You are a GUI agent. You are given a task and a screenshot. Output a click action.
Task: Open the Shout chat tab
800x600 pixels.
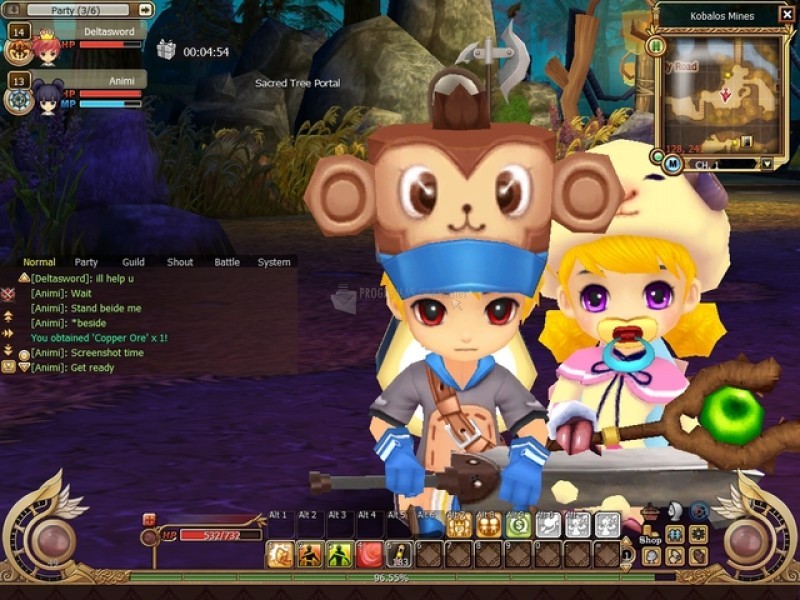click(x=180, y=262)
